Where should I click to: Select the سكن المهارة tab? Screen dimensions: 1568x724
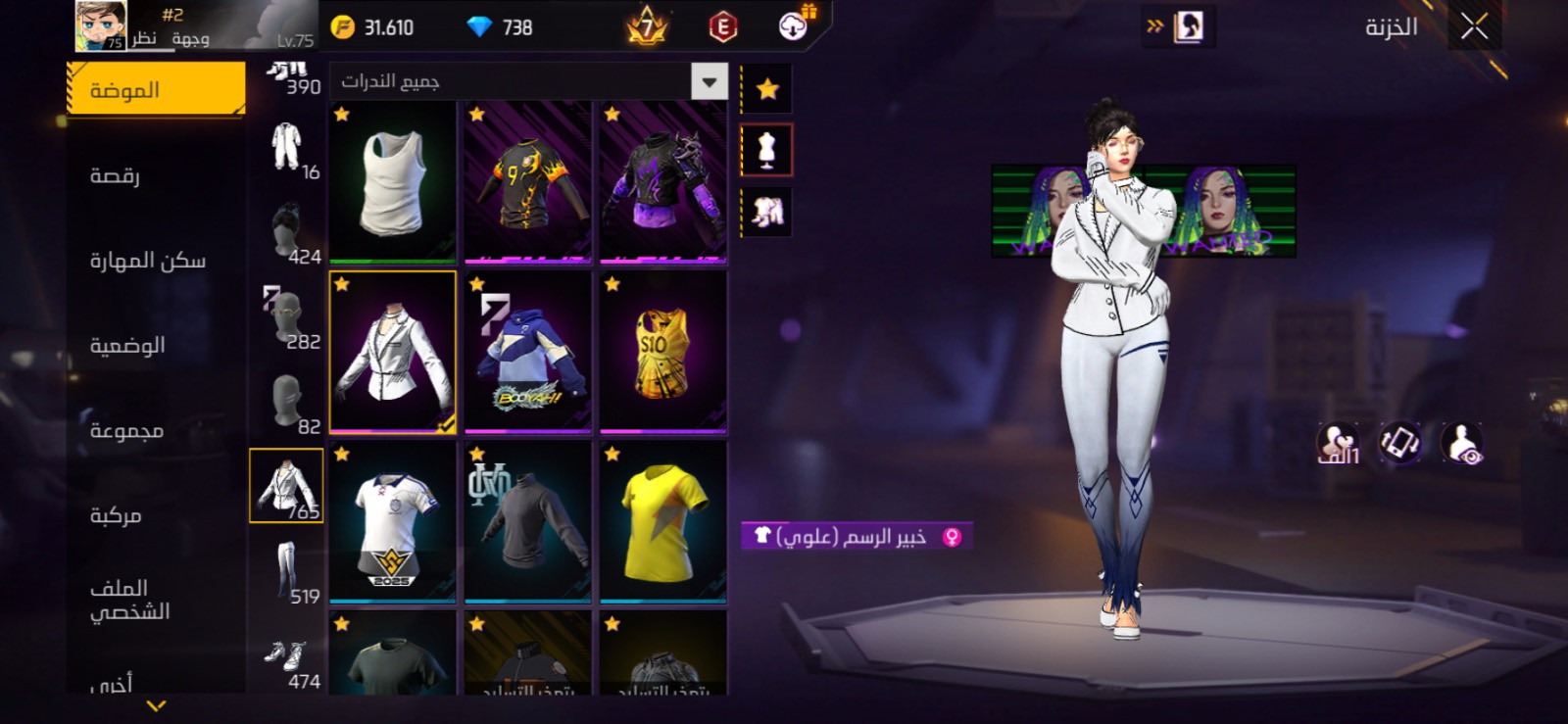pyautogui.click(x=147, y=261)
